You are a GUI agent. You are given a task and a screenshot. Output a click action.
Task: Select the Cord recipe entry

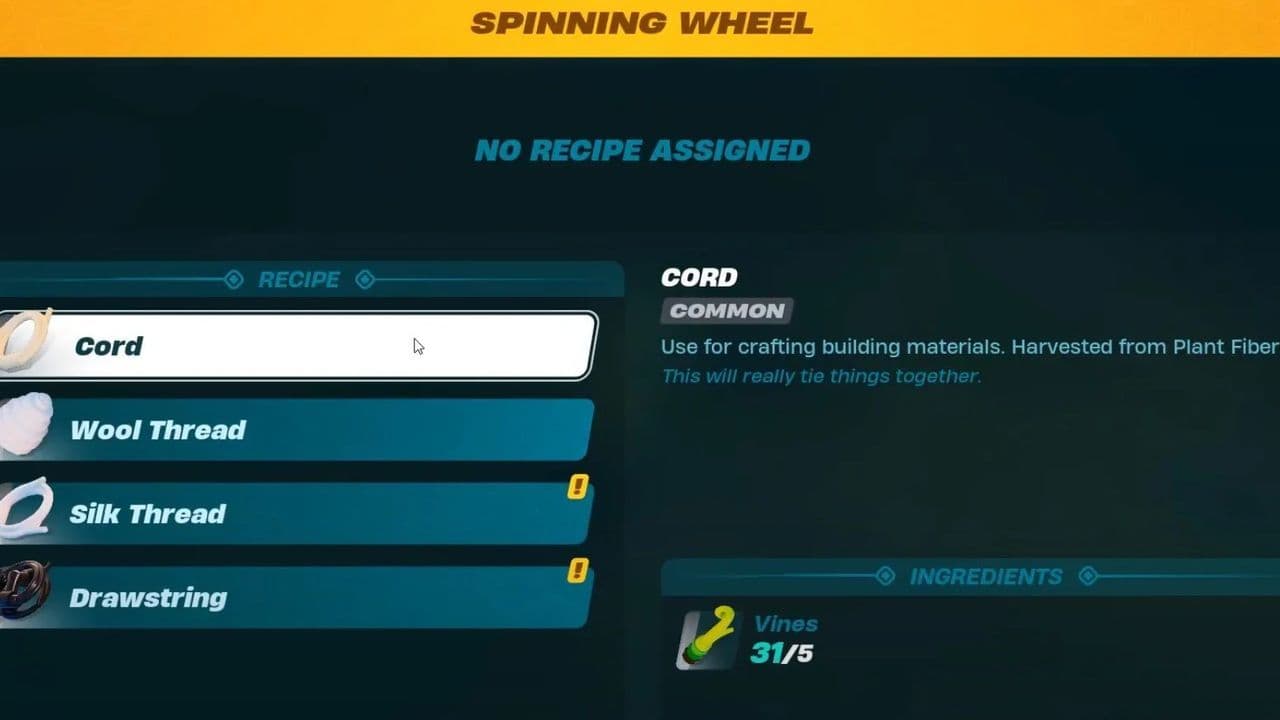pyautogui.click(x=300, y=346)
